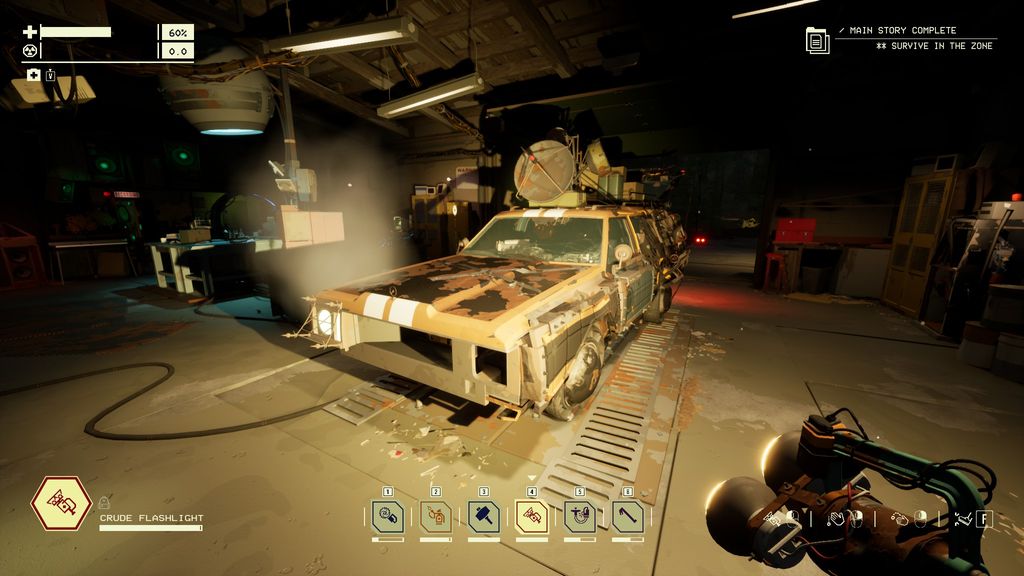1024x576 pixels.
Task: Equip the prybar in the last hotbar slot
Action: click(628, 516)
